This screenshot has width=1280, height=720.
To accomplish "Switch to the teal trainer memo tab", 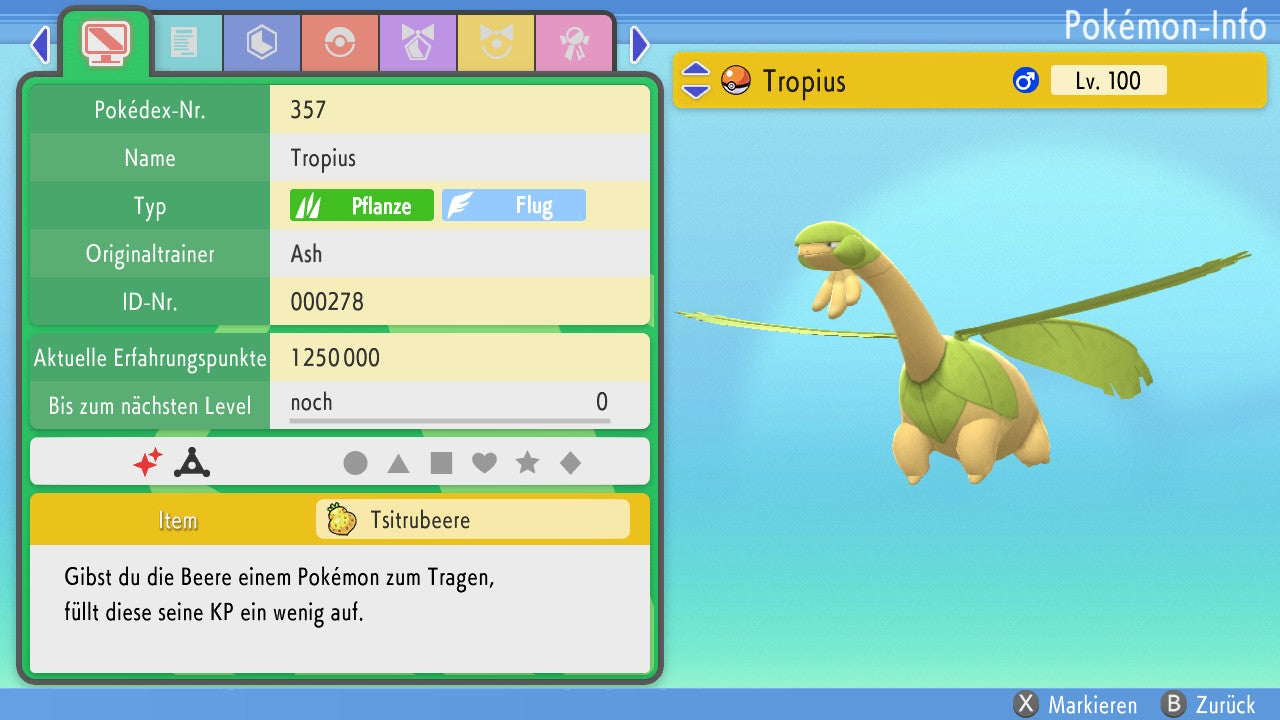I will click(184, 42).
